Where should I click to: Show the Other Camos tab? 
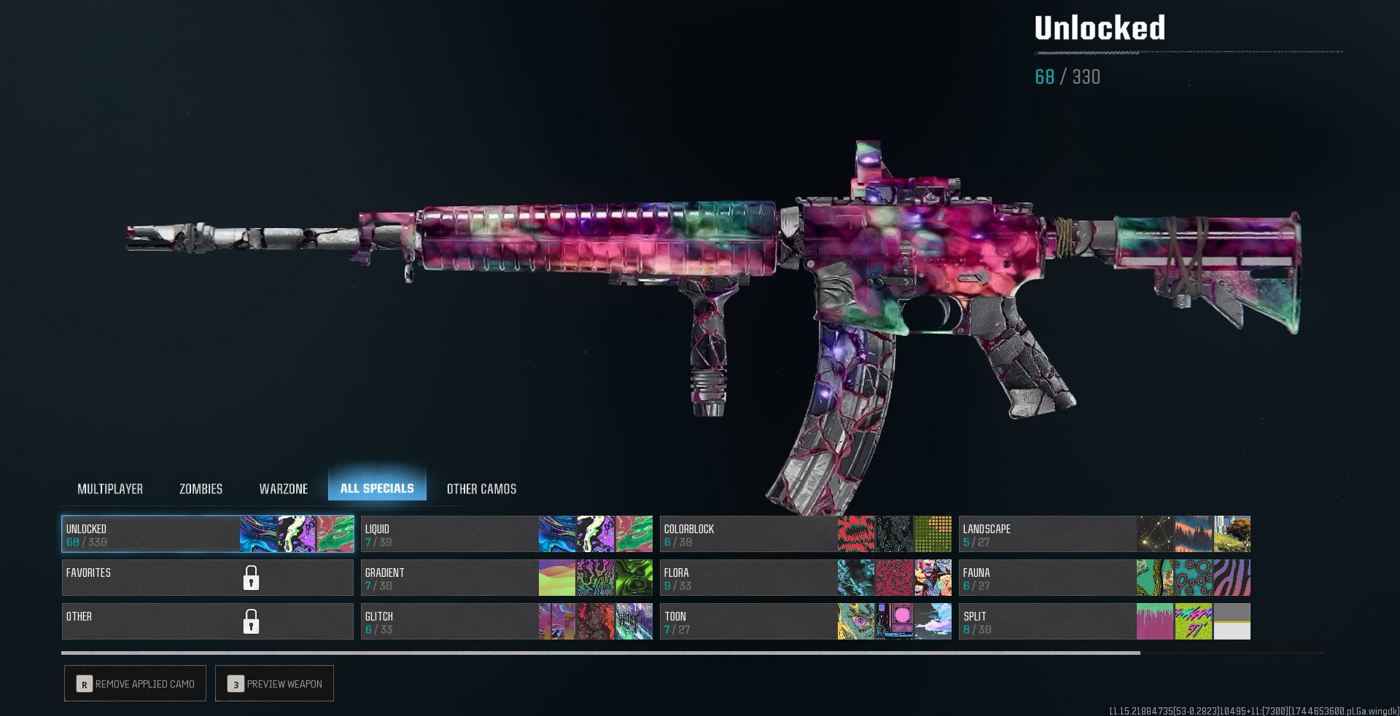[x=481, y=489]
